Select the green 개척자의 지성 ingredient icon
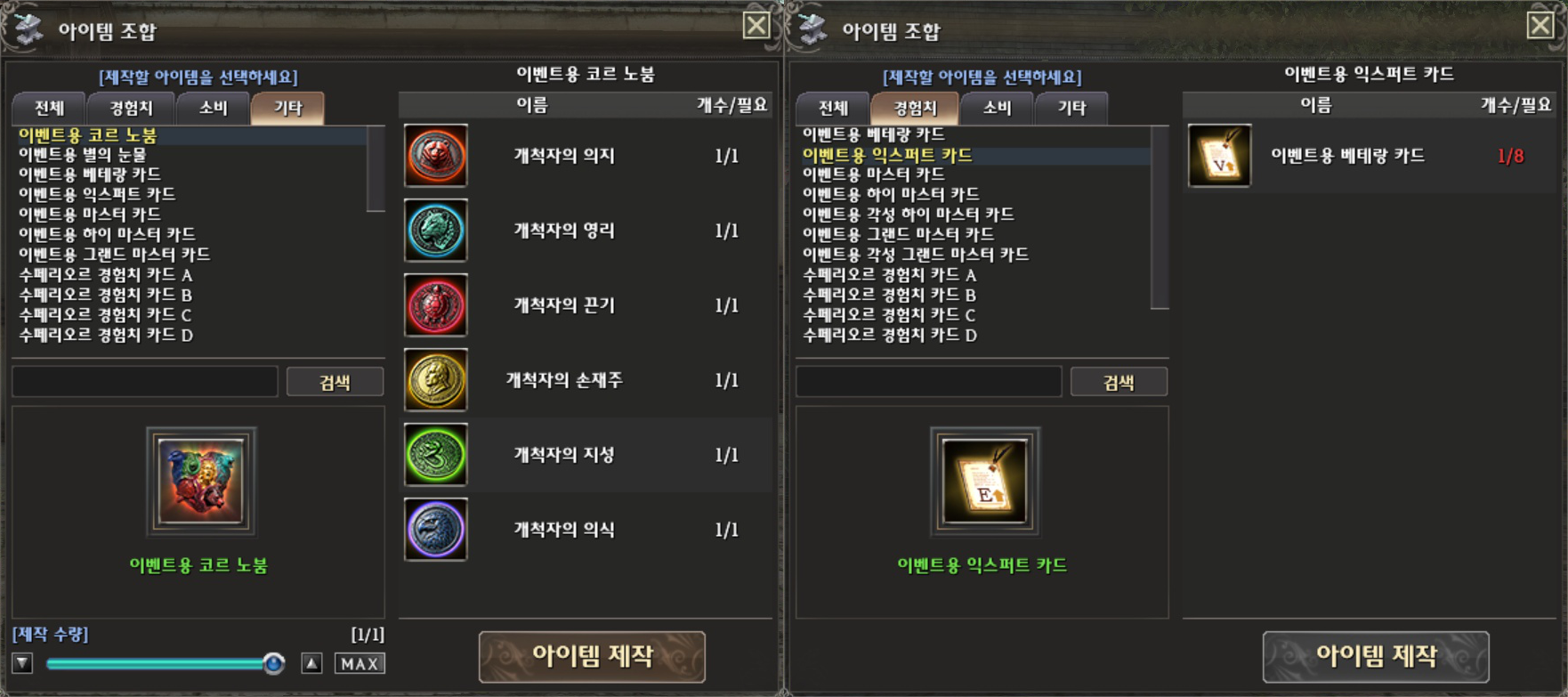This screenshot has height=697, width=1568. tap(436, 455)
